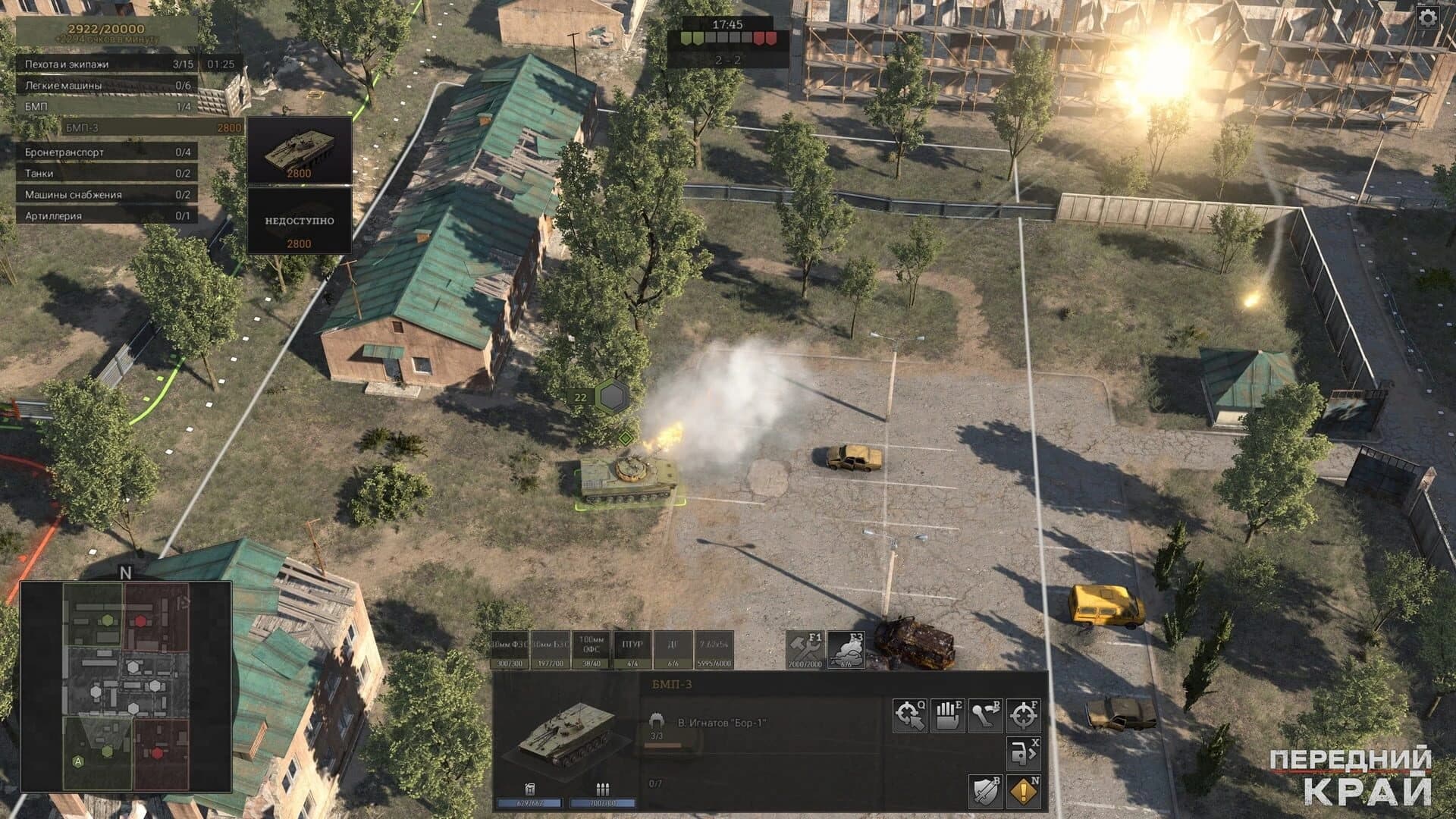The image size is (1456, 819).
Task: Open the repair tools F1 icon
Action: pyautogui.click(x=806, y=650)
